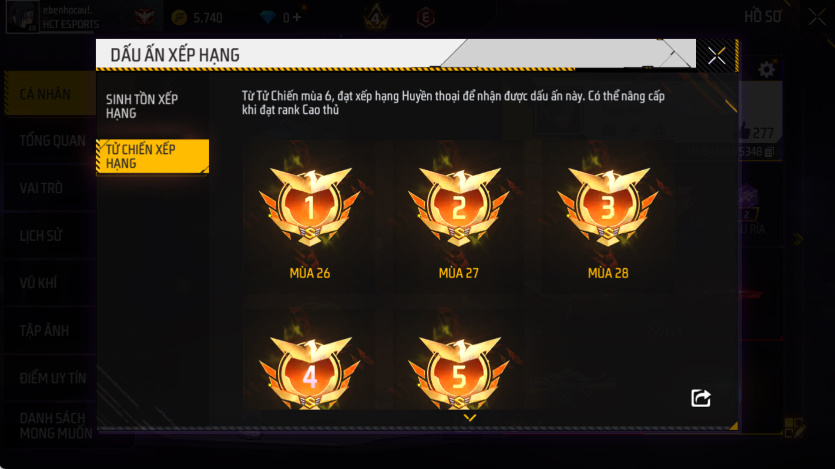Pick the Mùa 28 rank badge
Screen dimensions: 835x469
pos(608,207)
